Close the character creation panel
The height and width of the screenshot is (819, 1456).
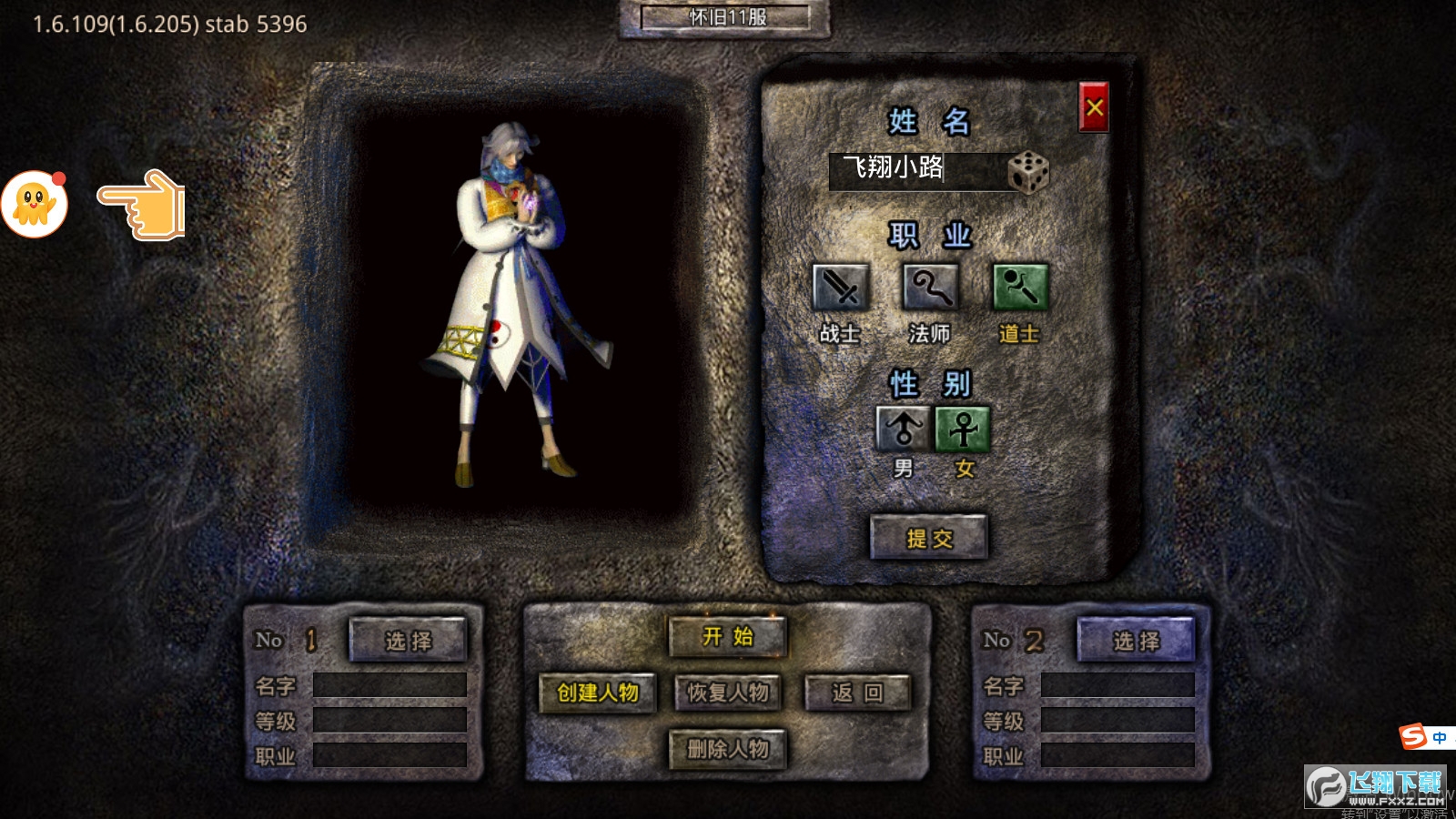[1093, 107]
